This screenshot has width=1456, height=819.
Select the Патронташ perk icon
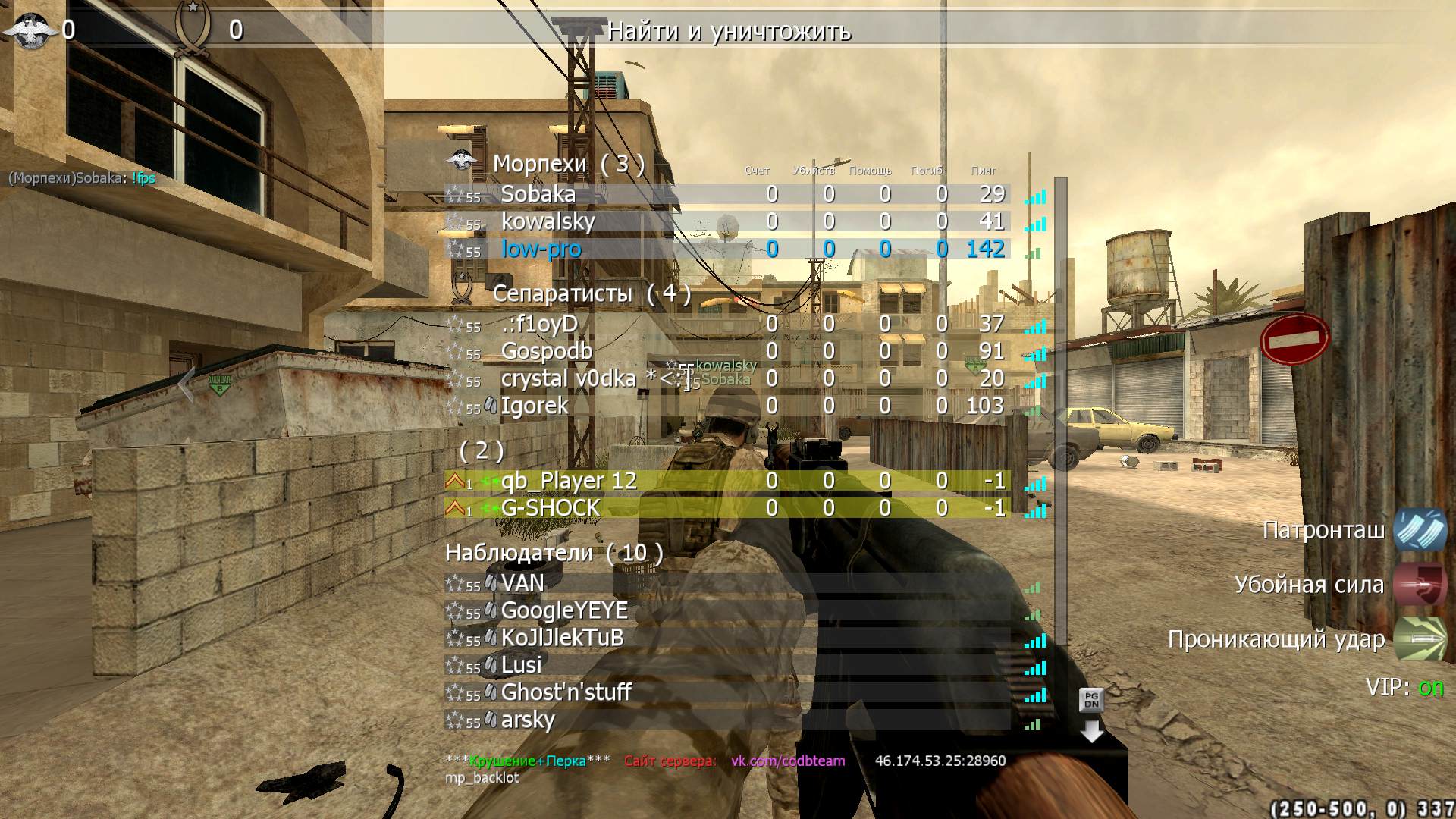coord(1420,529)
